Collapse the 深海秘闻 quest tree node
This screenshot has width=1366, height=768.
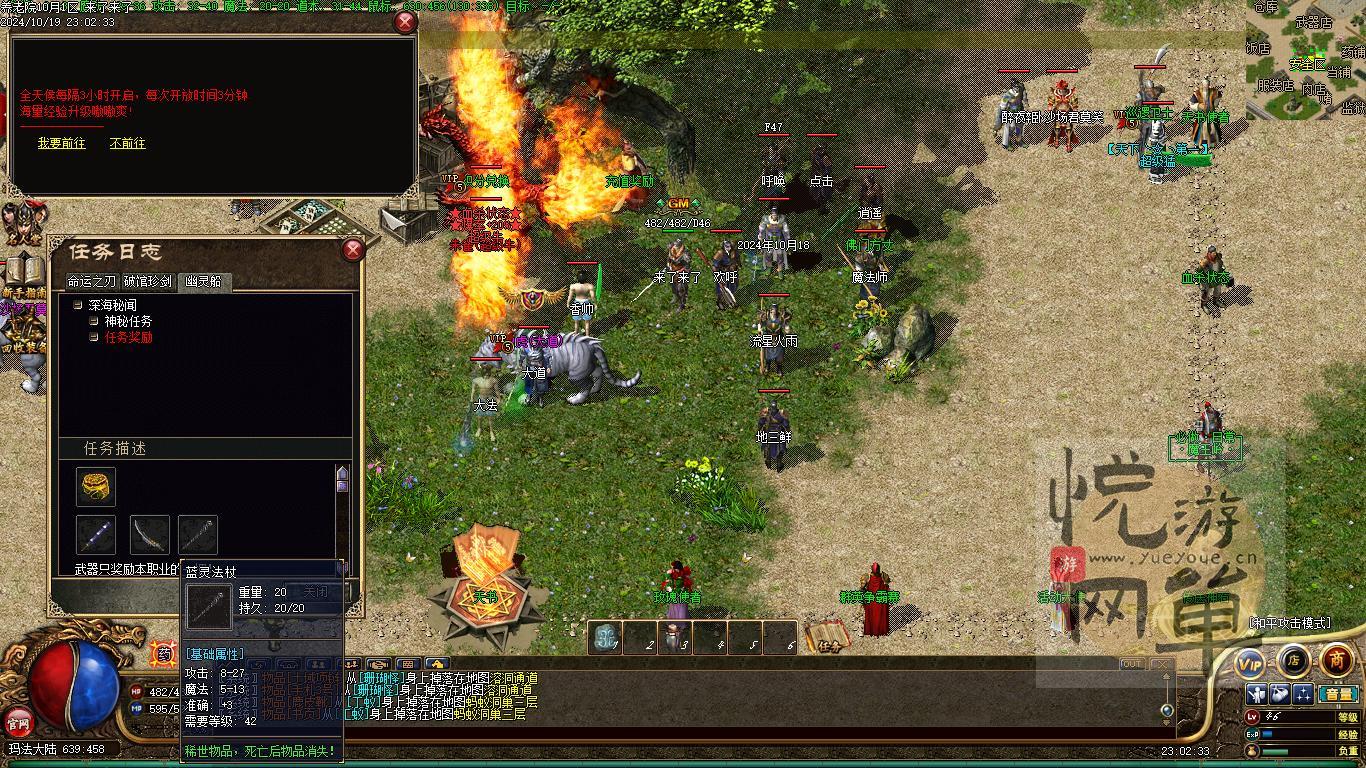pyautogui.click(x=78, y=305)
